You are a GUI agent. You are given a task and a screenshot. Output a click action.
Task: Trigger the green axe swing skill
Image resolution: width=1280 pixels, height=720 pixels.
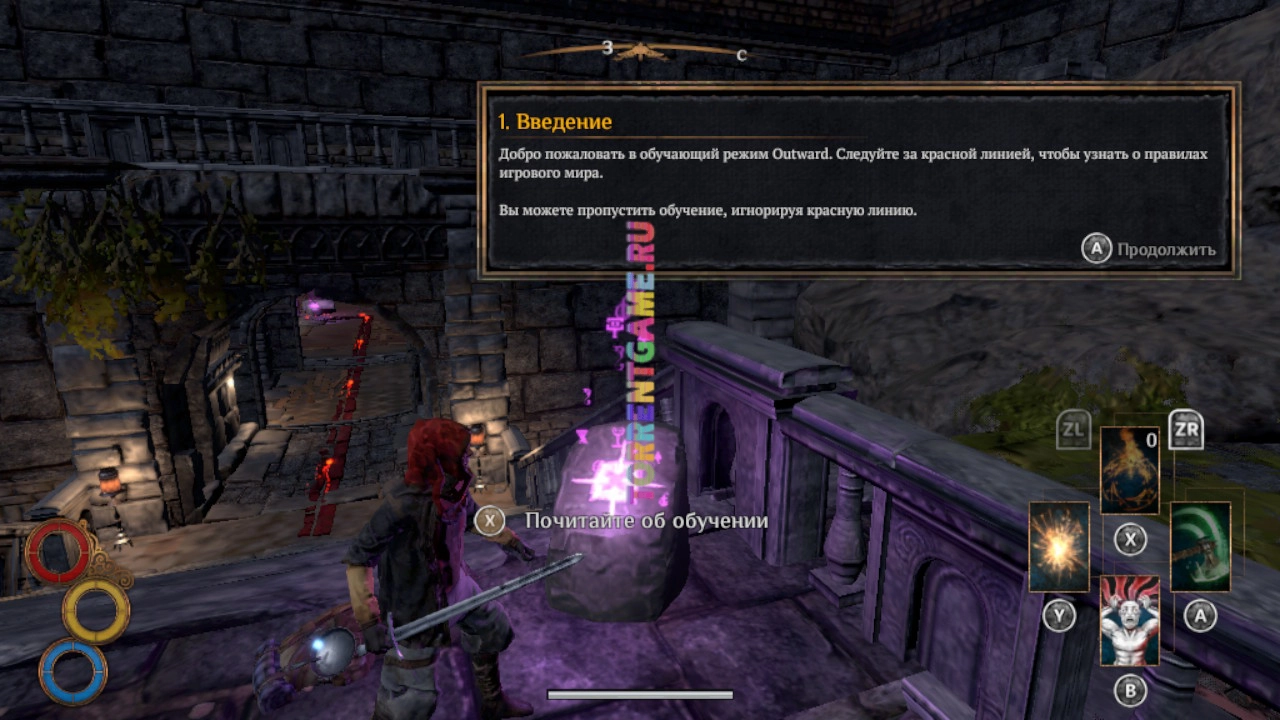tap(1200, 546)
